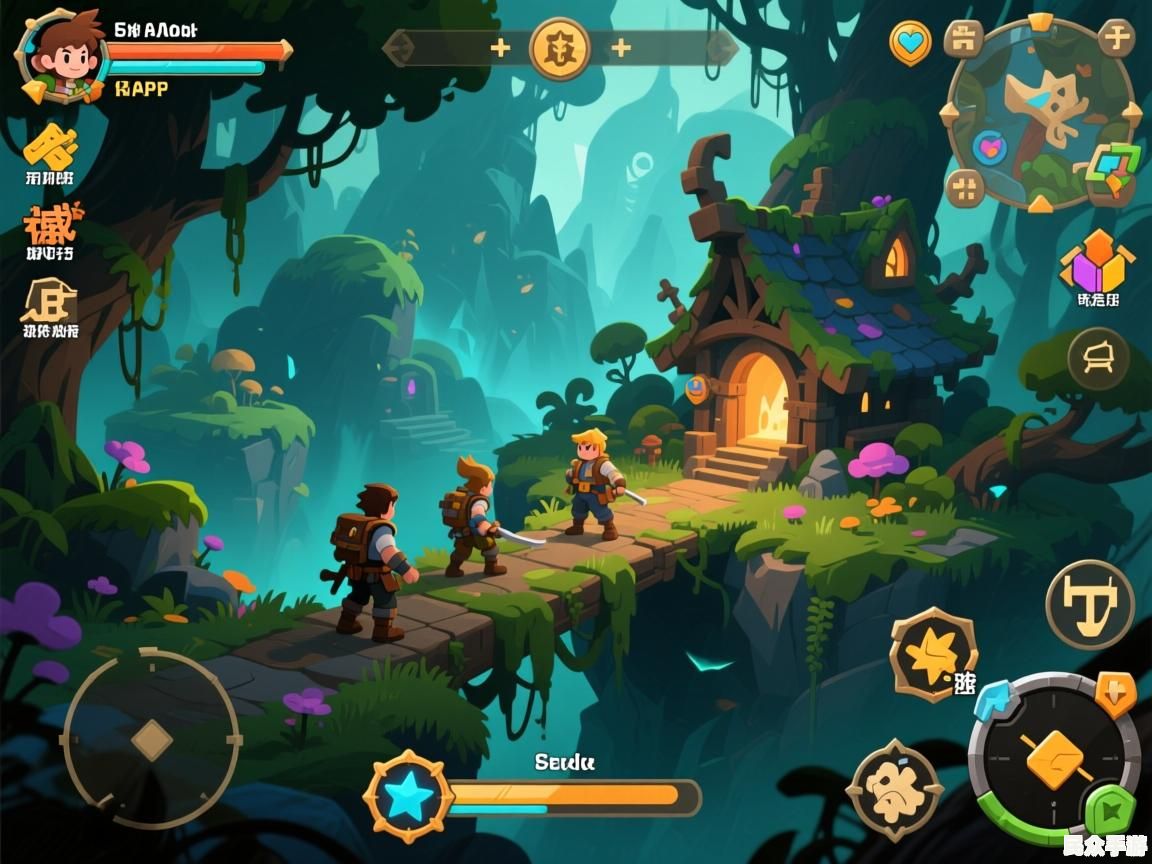Hit the orange diamond attack button

[1057, 758]
